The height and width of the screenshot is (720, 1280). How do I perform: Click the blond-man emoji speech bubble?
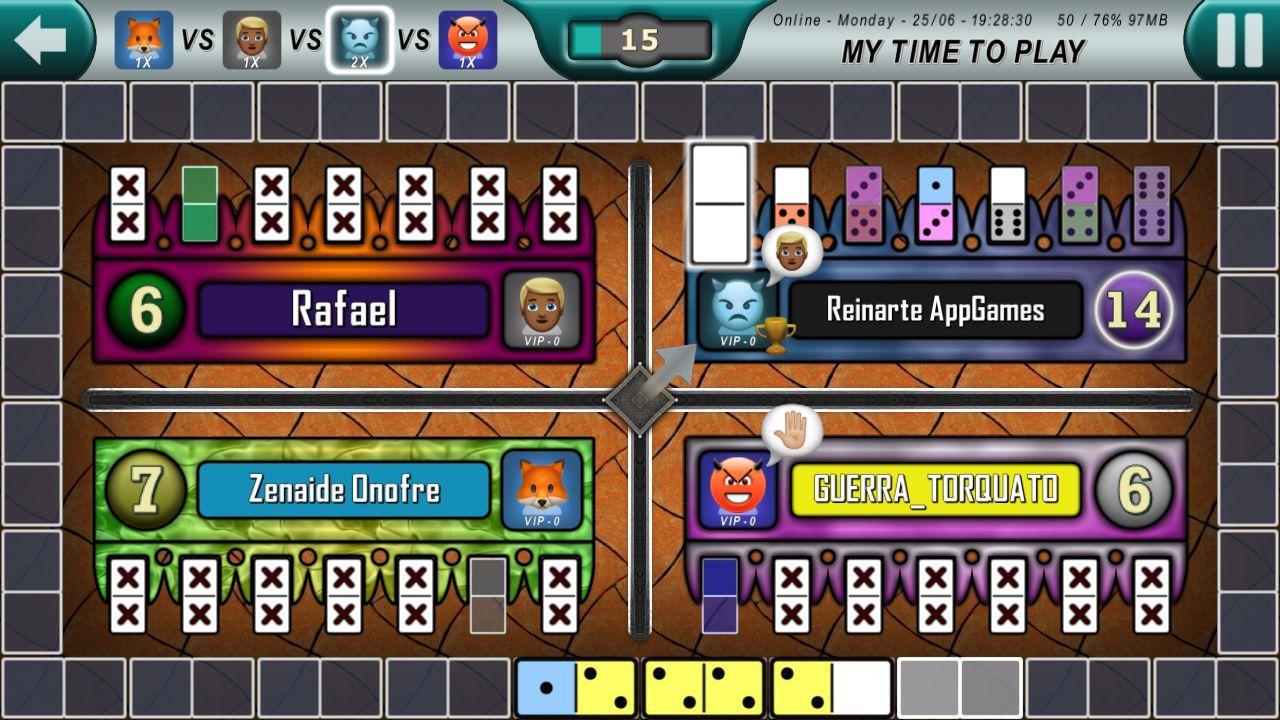pyautogui.click(x=792, y=251)
